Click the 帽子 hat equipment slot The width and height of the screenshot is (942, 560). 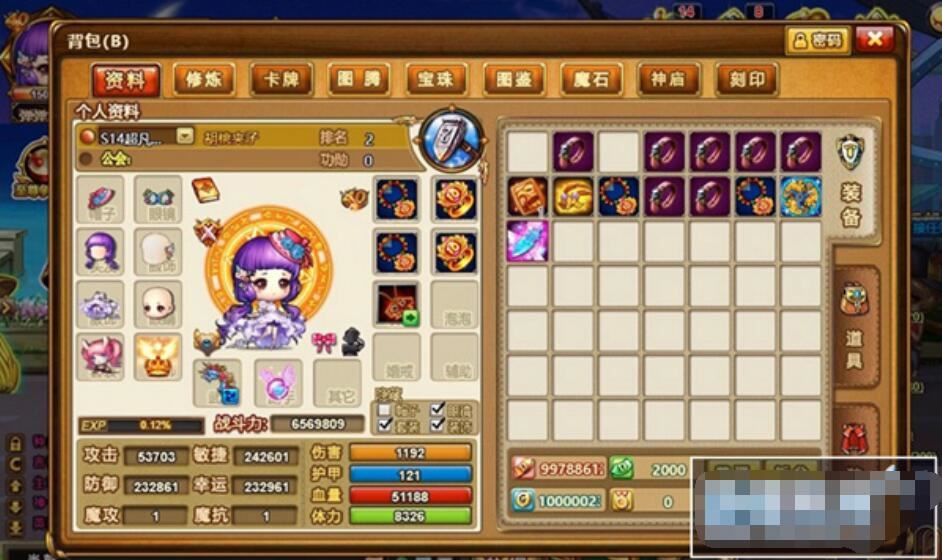pyautogui.click(x=100, y=199)
